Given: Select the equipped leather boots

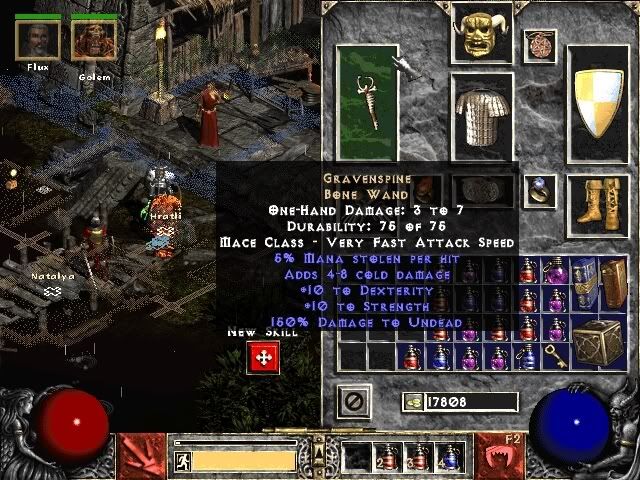Looking at the screenshot, I should [x=598, y=199].
